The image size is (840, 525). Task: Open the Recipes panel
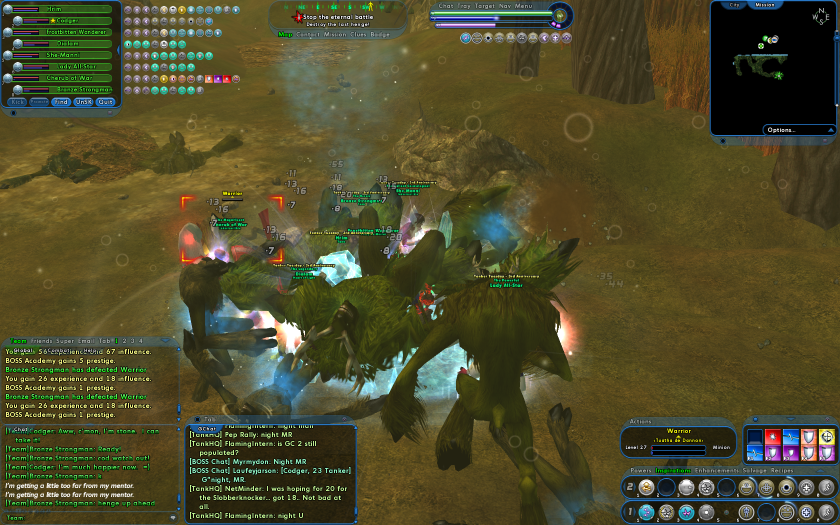[783, 470]
